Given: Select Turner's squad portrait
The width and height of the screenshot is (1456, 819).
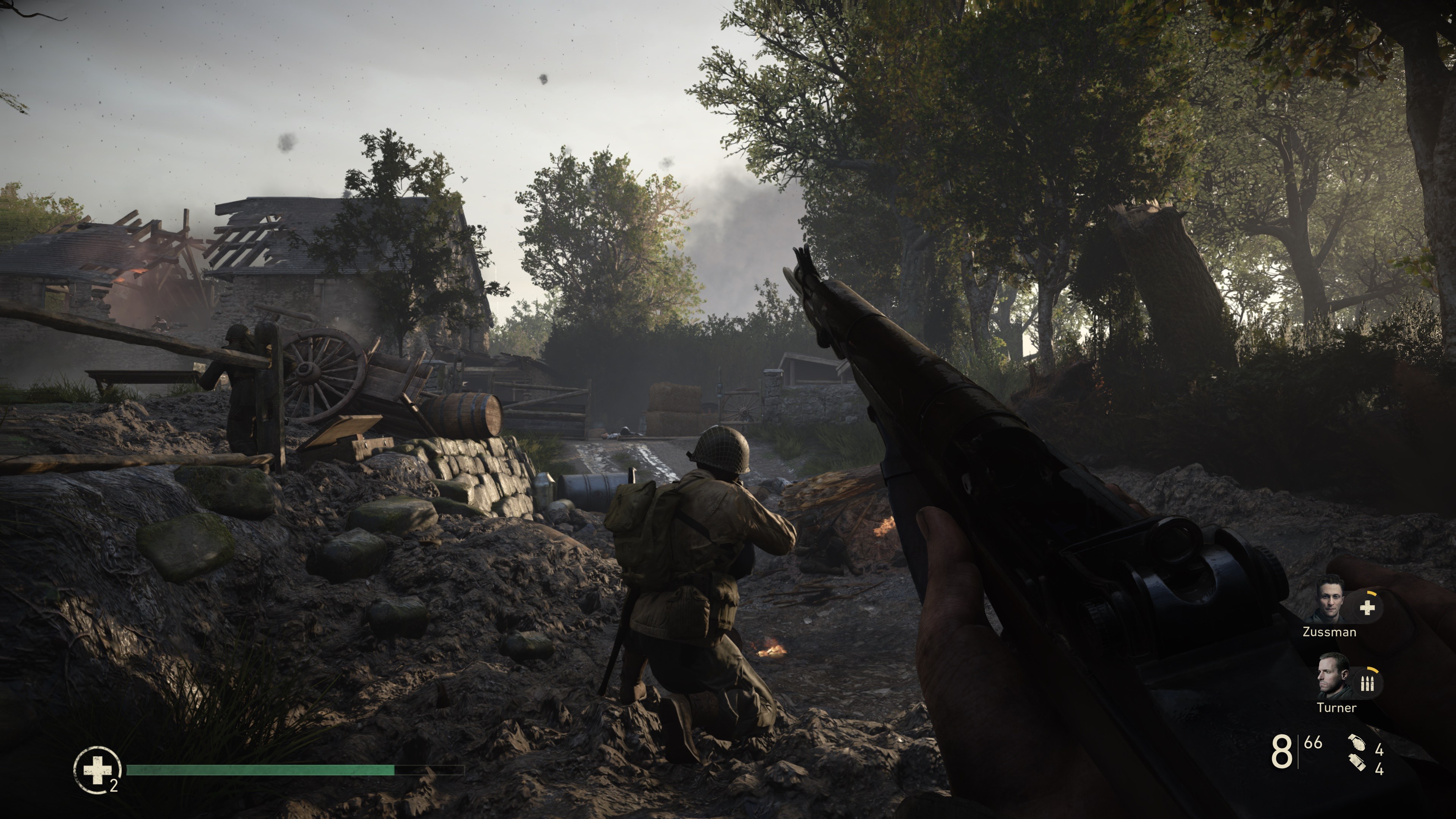Looking at the screenshot, I should tap(1333, 677).
